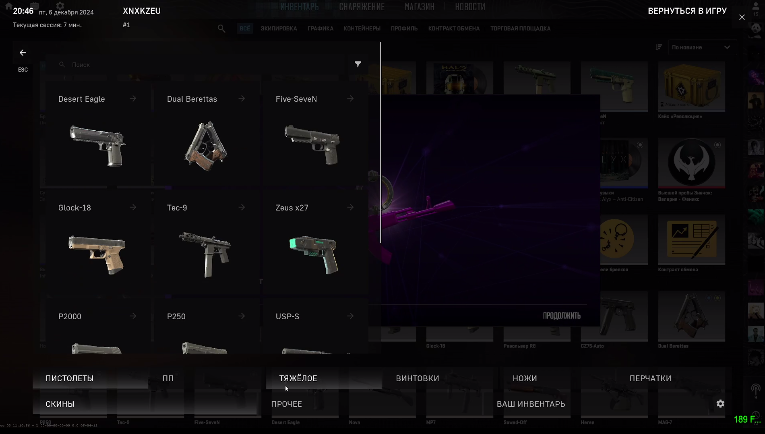Screen dimensions: 765x434
Task: Open Ваш инвентарь section
Action: click(x=531, y=404)
